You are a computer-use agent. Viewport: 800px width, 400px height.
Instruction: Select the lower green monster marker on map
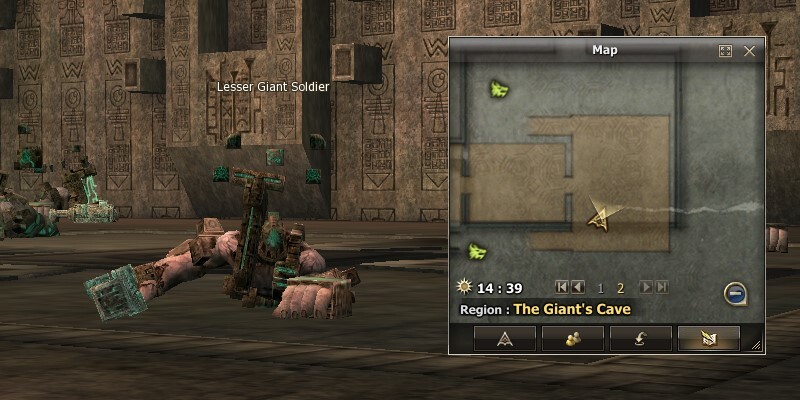tap(477, 250)
